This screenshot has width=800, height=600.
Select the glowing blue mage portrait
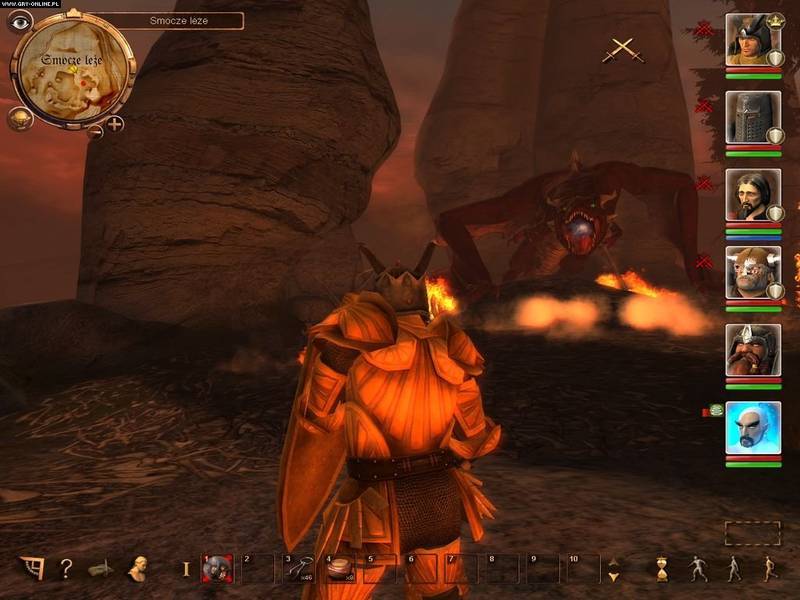point(752,427)
